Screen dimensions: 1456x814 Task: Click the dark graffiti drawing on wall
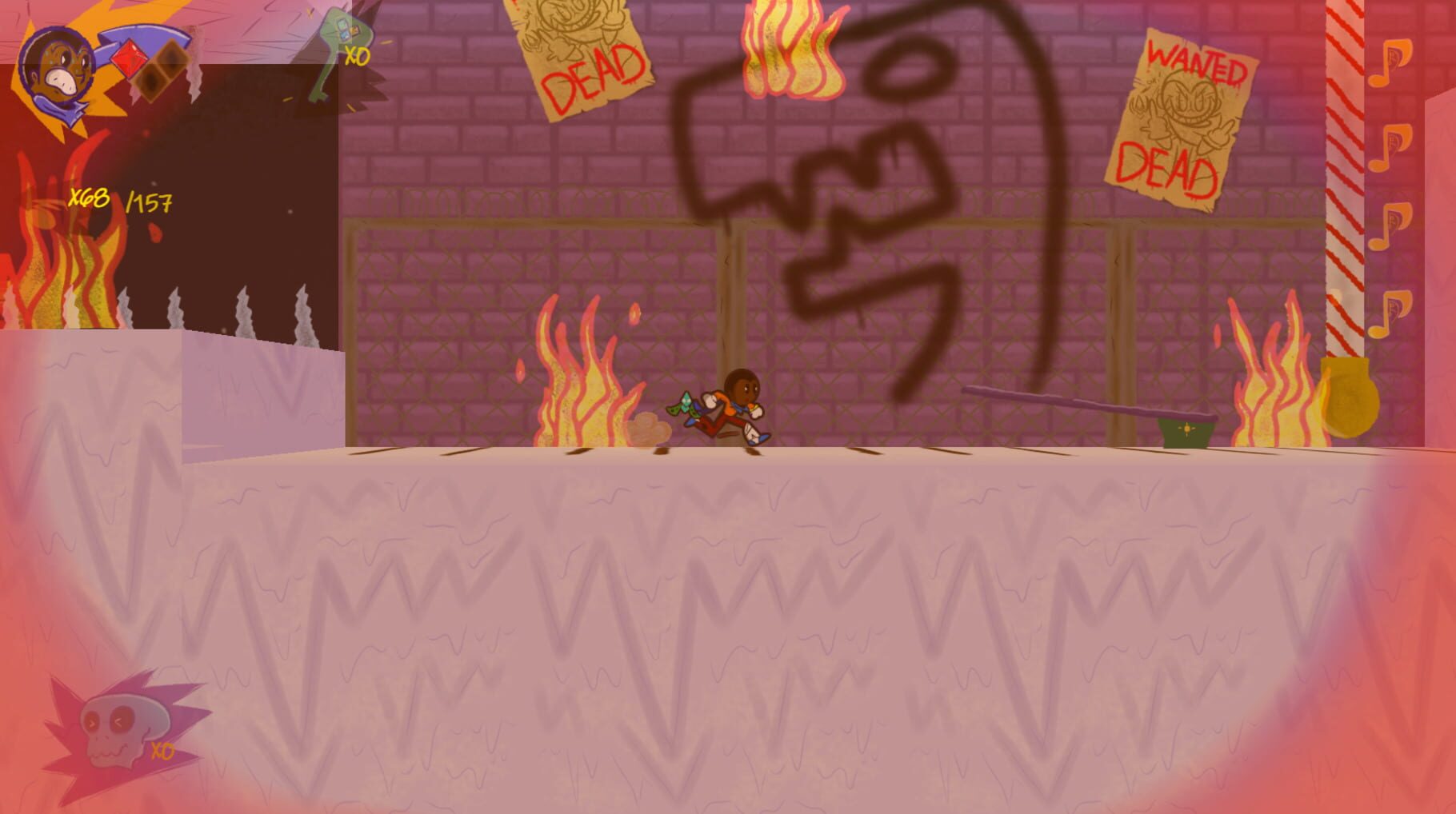coord(864,184)
